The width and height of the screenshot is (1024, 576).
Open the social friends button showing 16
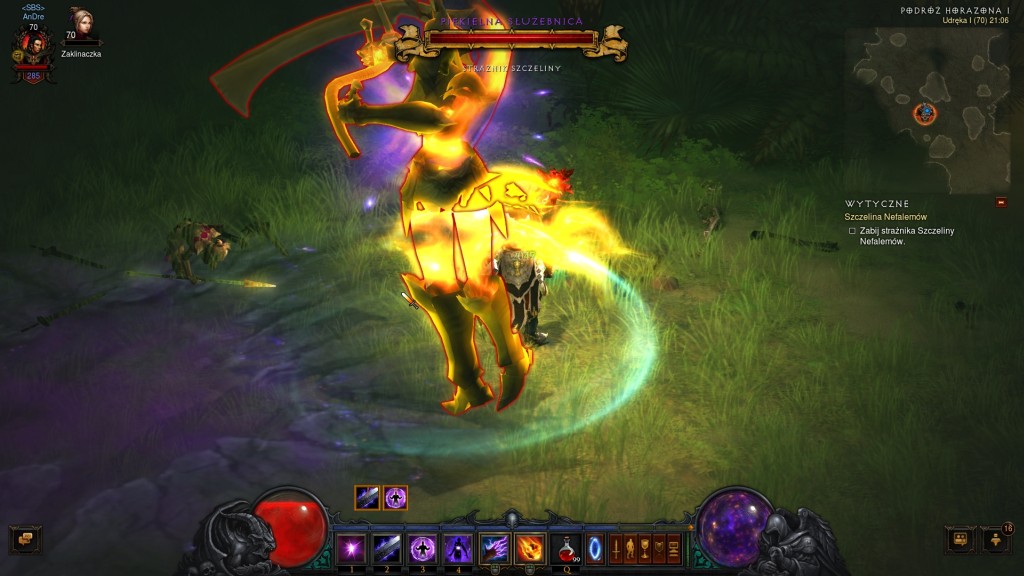pos(996,540)
